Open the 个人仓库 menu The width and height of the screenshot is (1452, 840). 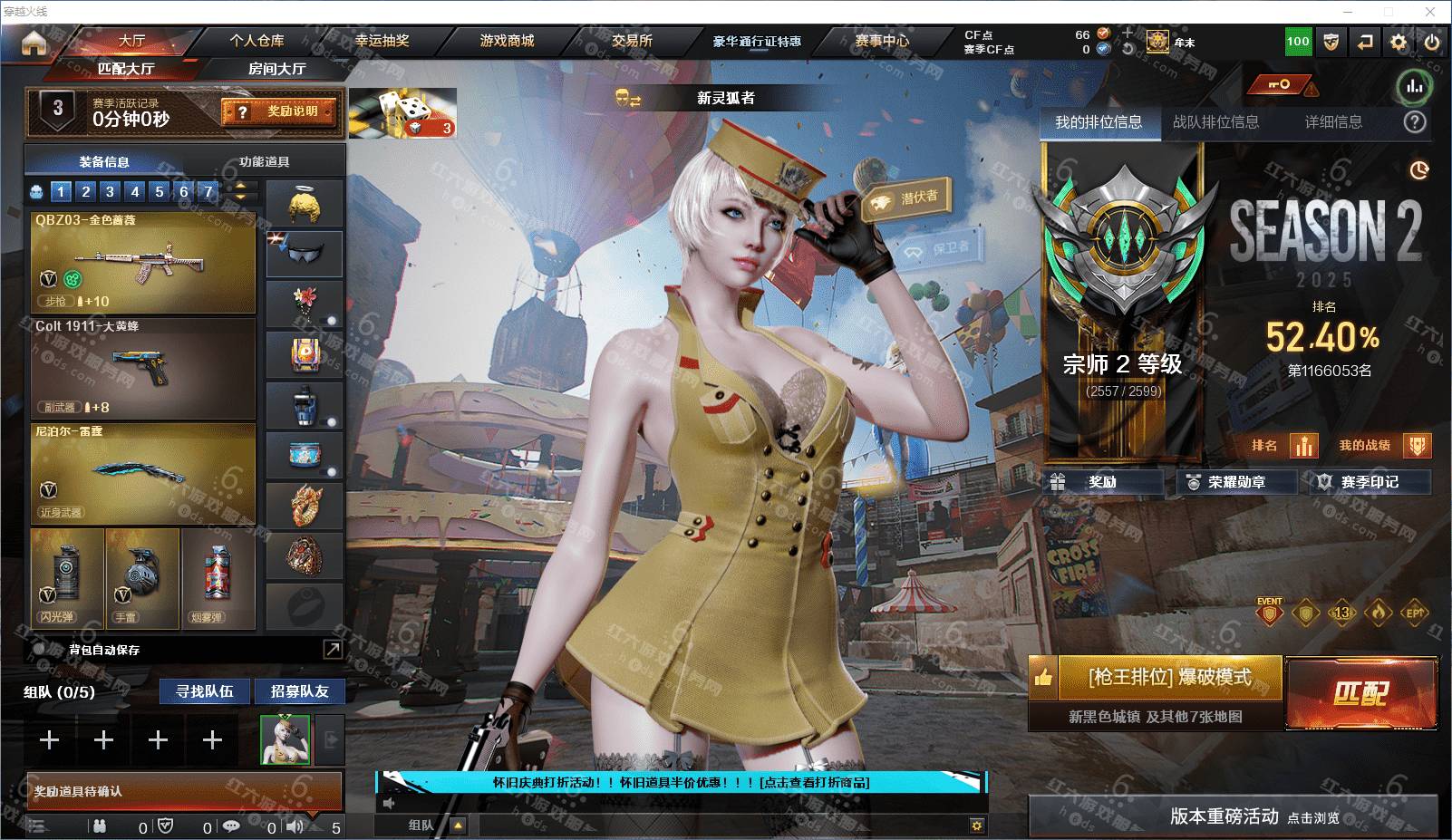pyautogui.click(x=257, y=41)
